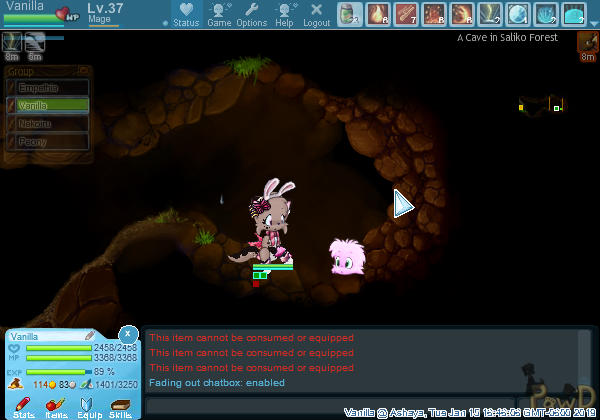Image resolution: width=600 pixels, height=420 pixels.
Task: Use the green potion jar hotbar slot
Action: coord(349,14)
